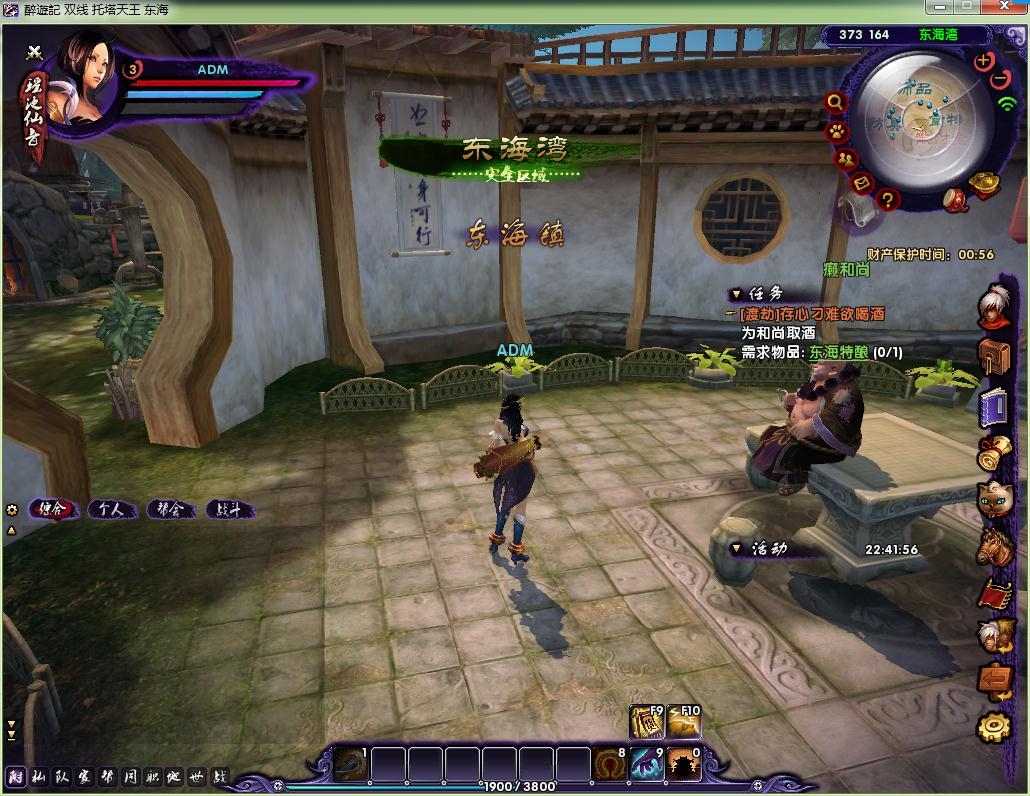Open the friends icon beside the minimap
1030x796 pixels.
click(x=846, y=159)
